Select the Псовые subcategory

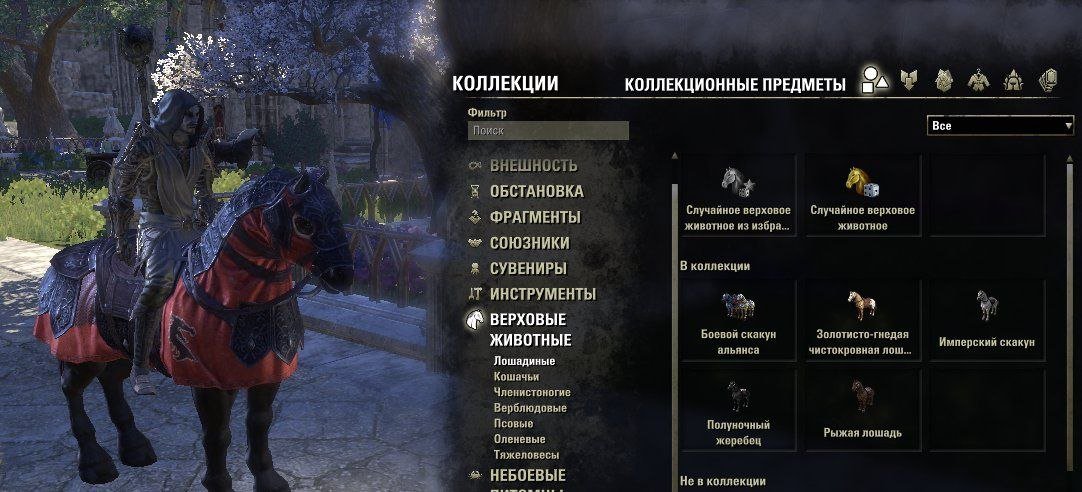point(514,424)
